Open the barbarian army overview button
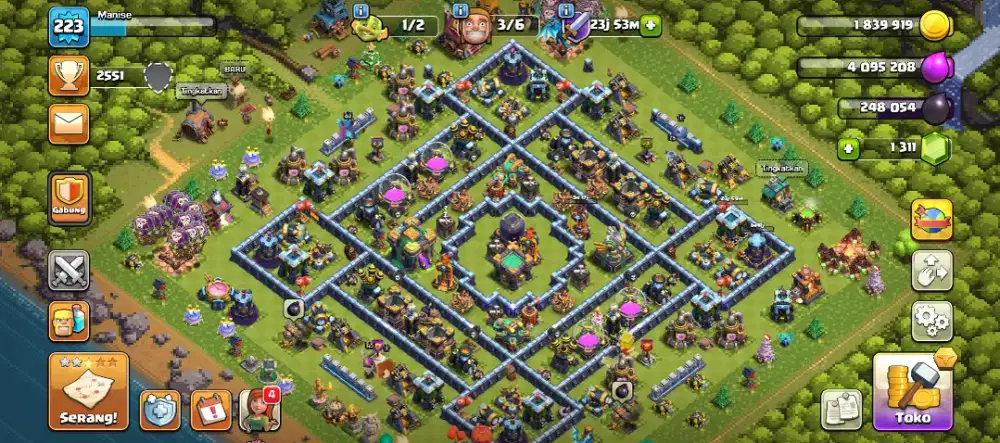 69,320
